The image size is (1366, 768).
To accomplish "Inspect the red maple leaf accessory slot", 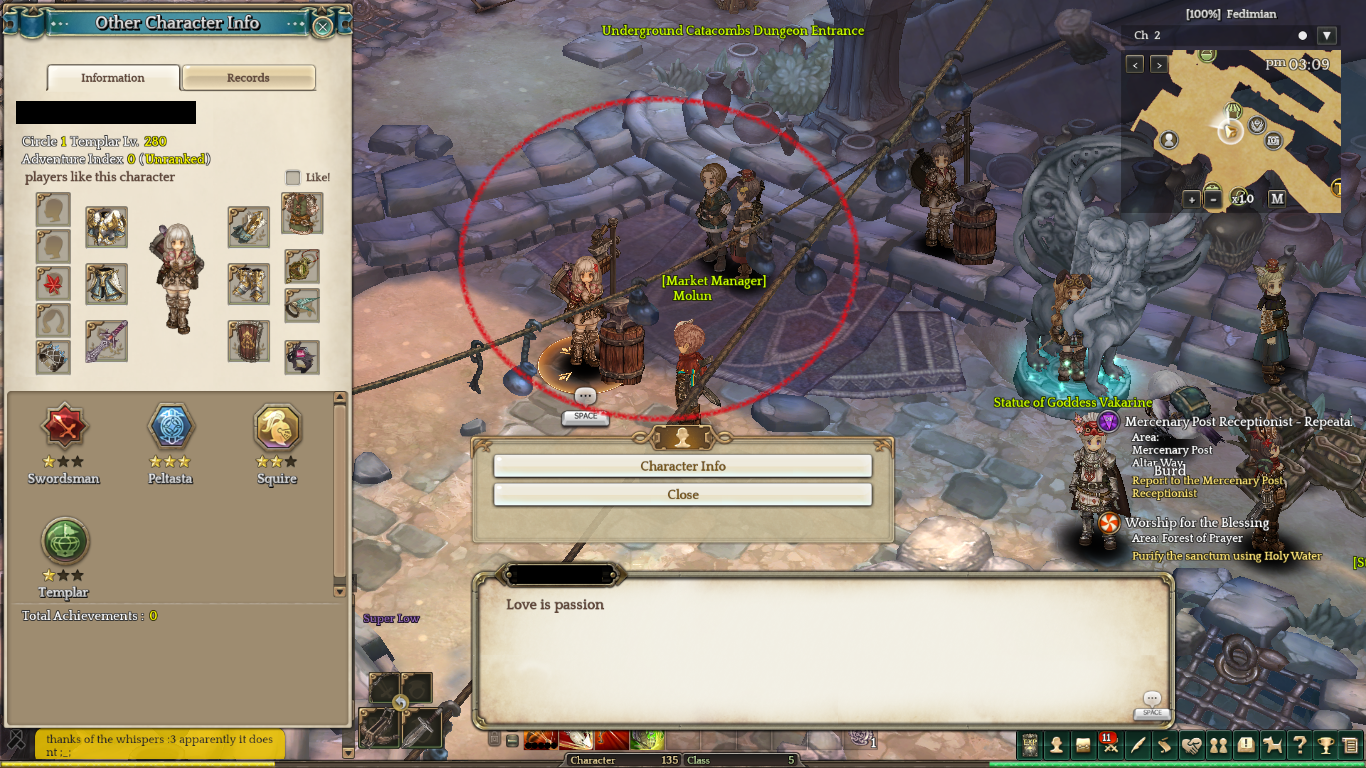I will 53,283.
